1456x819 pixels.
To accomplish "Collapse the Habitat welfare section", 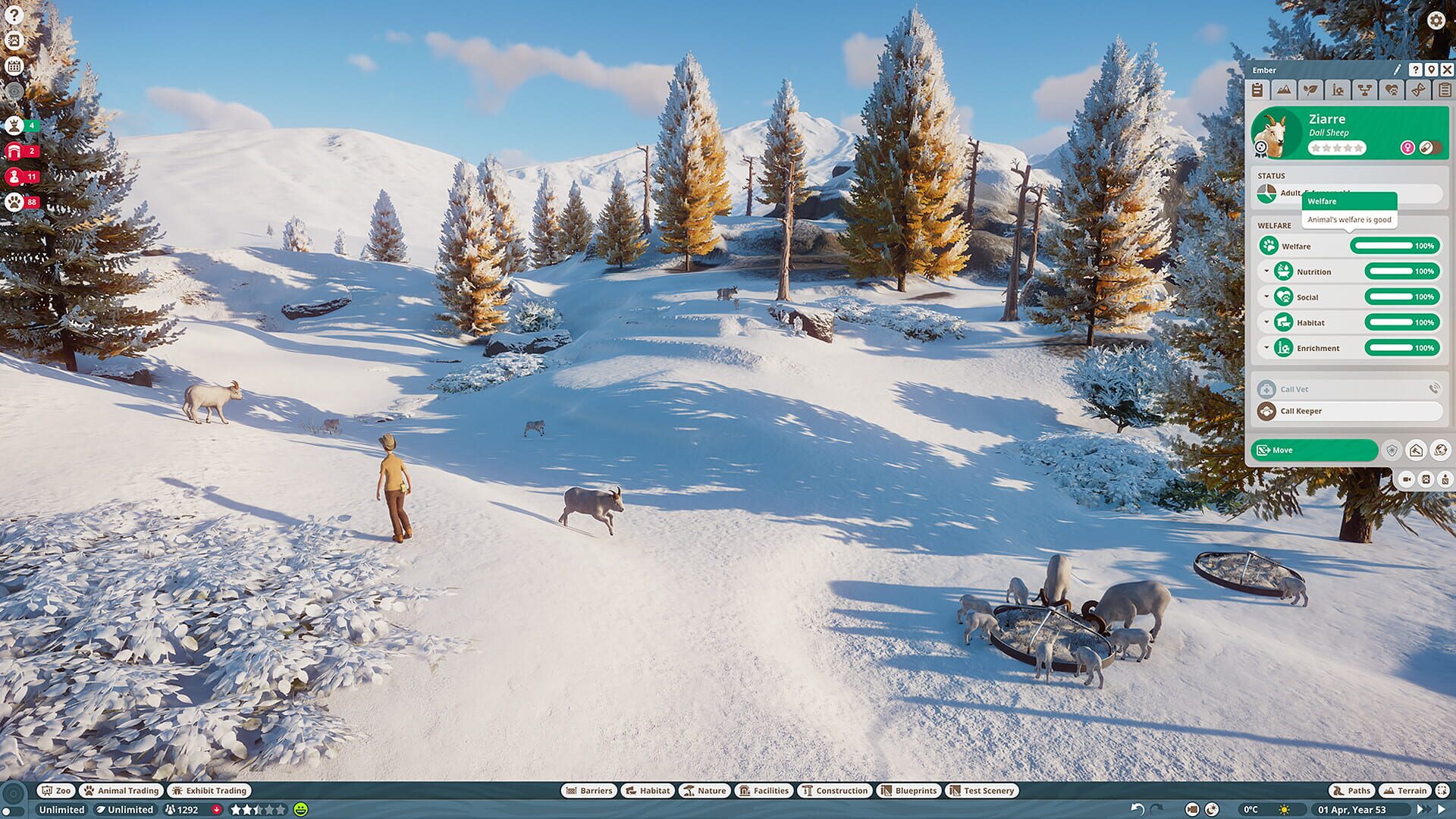I will pos(1266,322).
